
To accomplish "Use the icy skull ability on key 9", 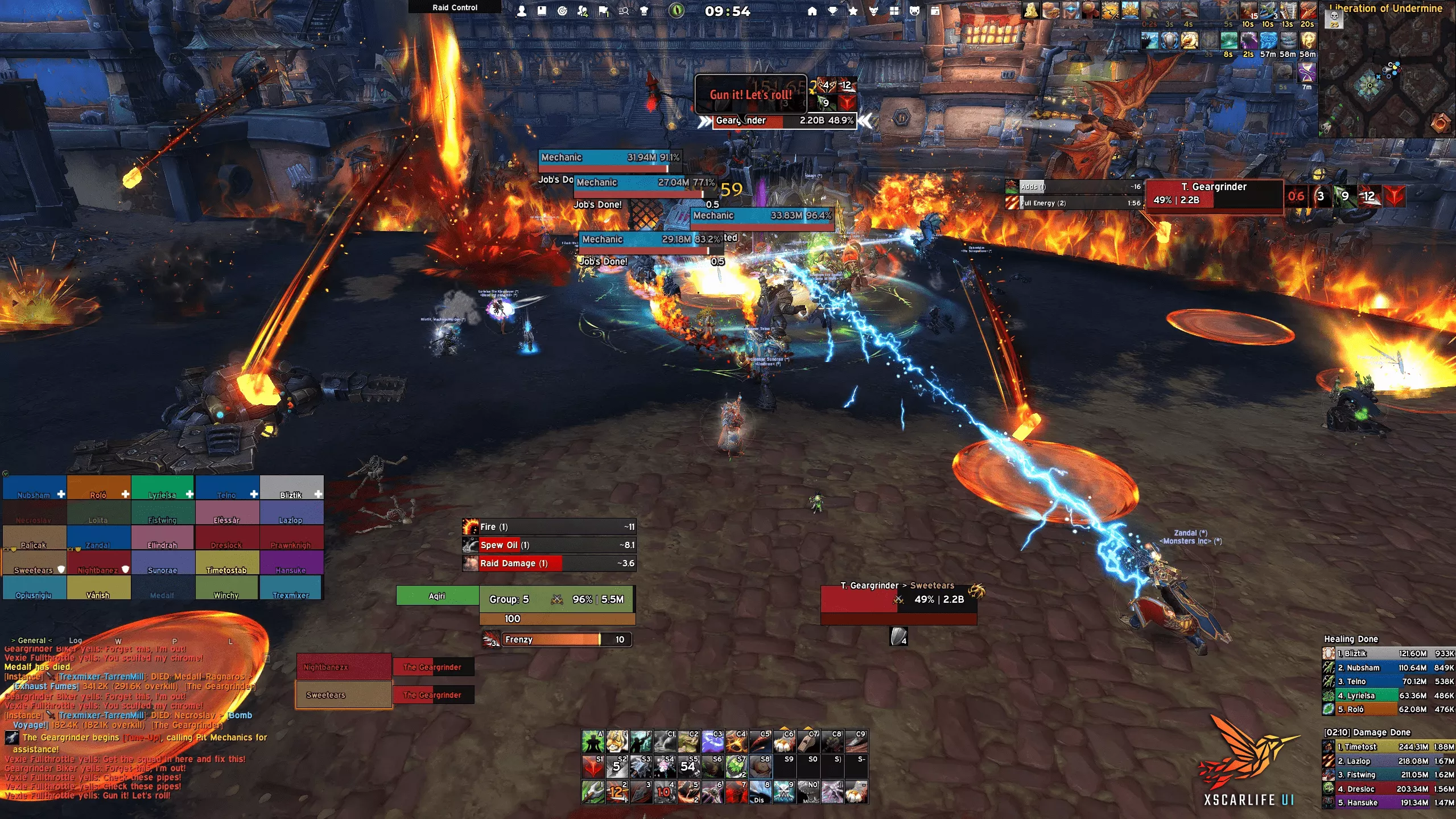I will pos(784,792).
